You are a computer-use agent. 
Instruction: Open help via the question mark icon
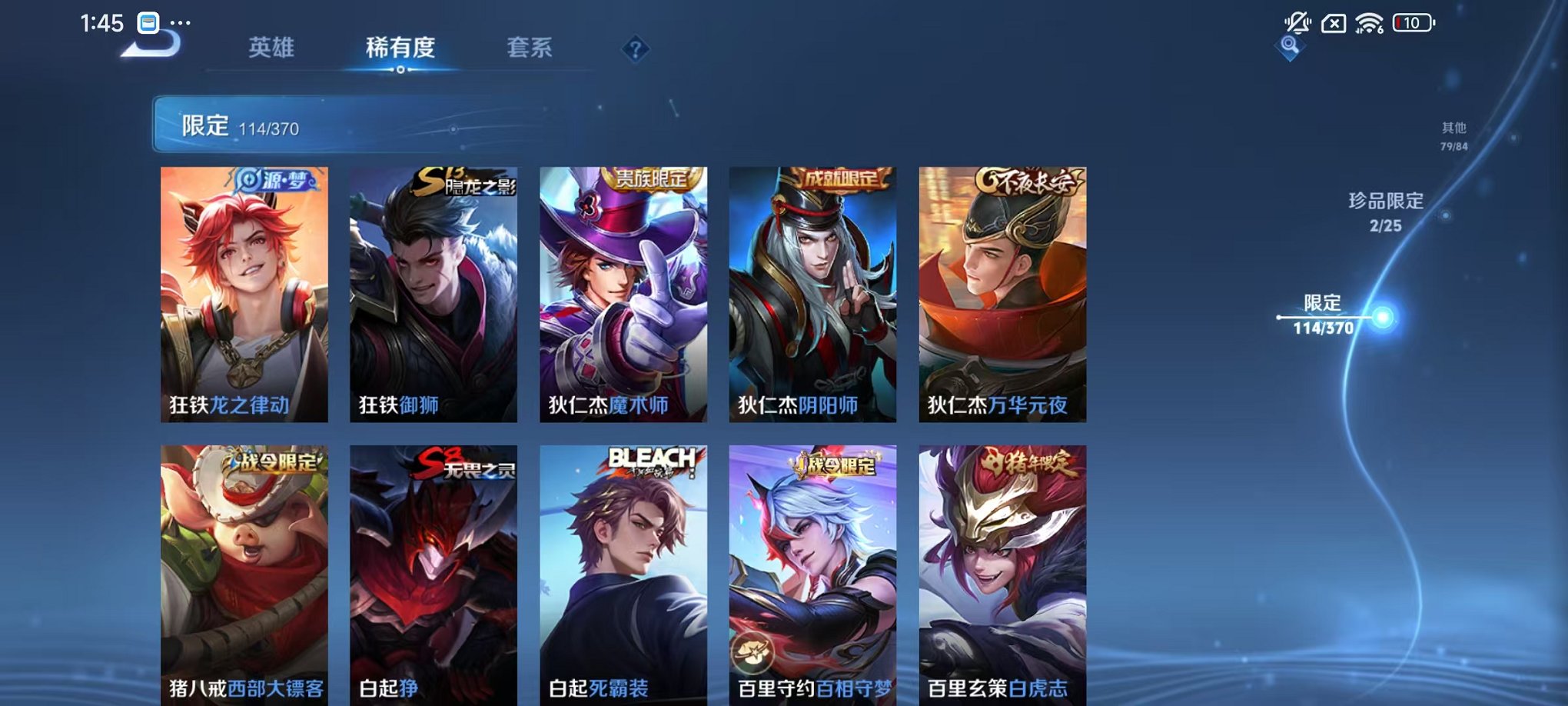coord(635,49)
